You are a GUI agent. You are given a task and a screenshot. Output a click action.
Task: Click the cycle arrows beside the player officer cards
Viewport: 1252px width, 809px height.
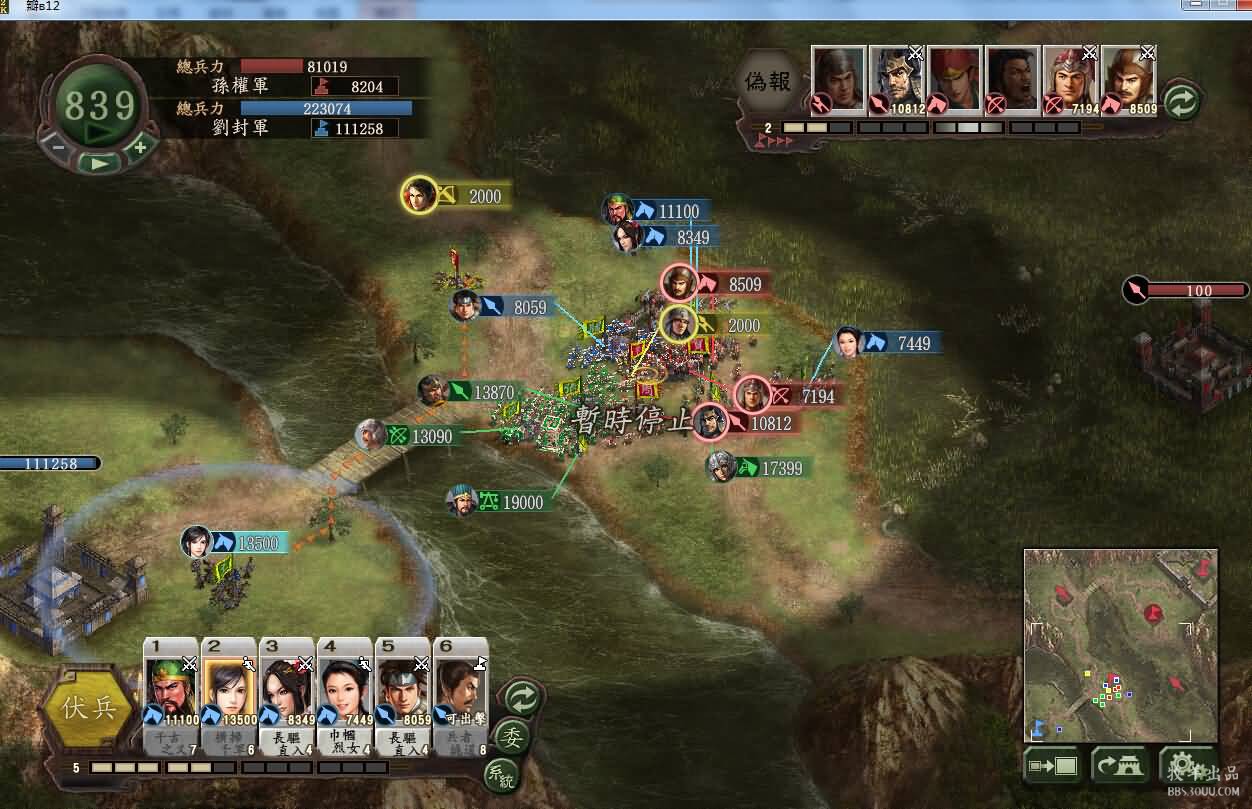[521, 696]
